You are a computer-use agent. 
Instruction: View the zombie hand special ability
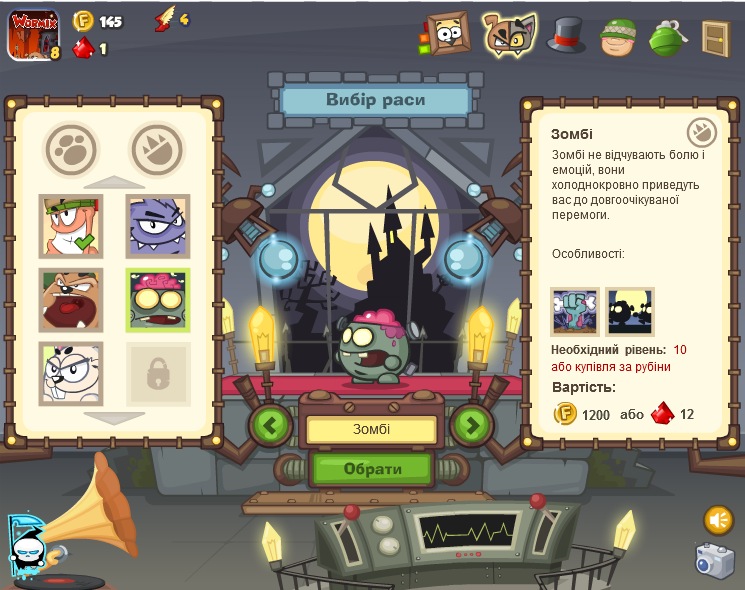[x=575, y=312]
